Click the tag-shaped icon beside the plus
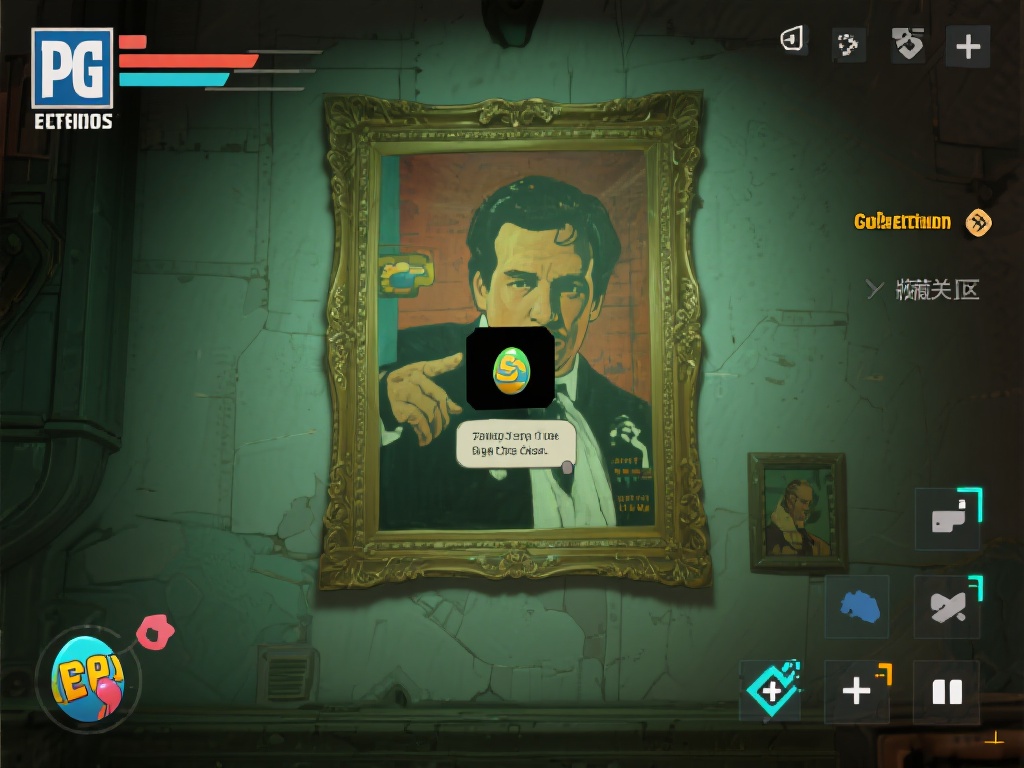The width and height of the screenshot is (1024, 768). click(x=908, y=44)
